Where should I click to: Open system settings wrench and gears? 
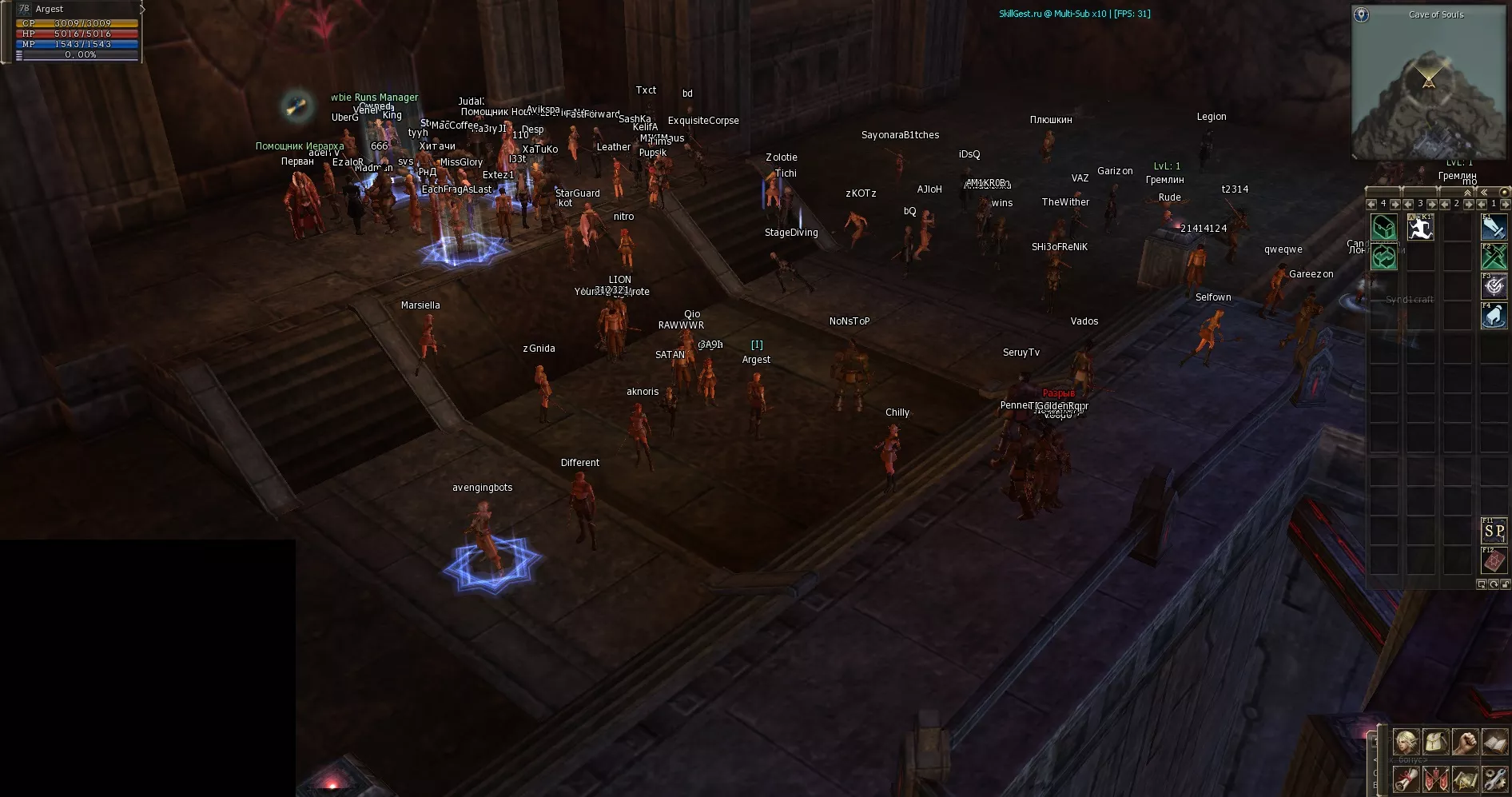tap(1494, 778)
